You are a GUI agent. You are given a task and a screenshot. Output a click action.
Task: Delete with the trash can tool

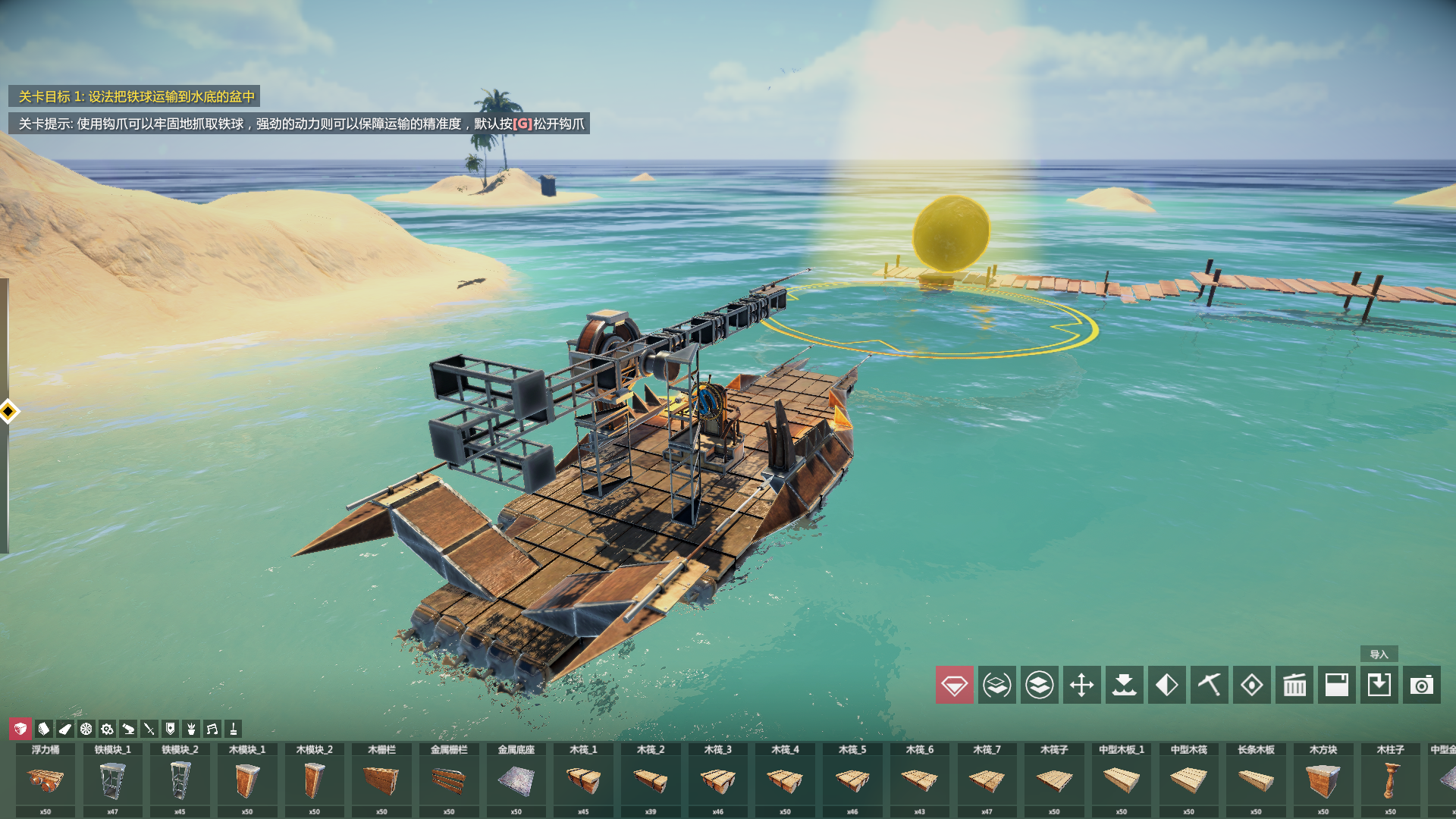tap(1294, 685)
